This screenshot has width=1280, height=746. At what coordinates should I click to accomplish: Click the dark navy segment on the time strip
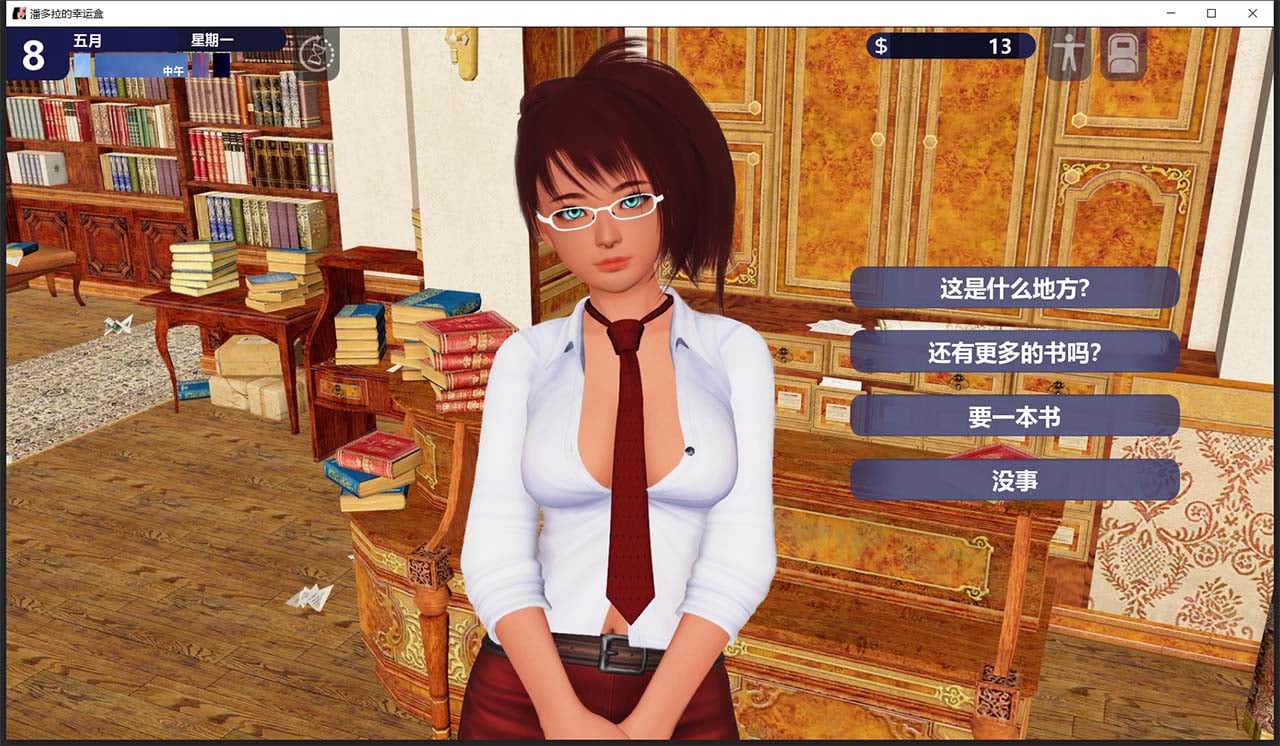tap(221, 63)
